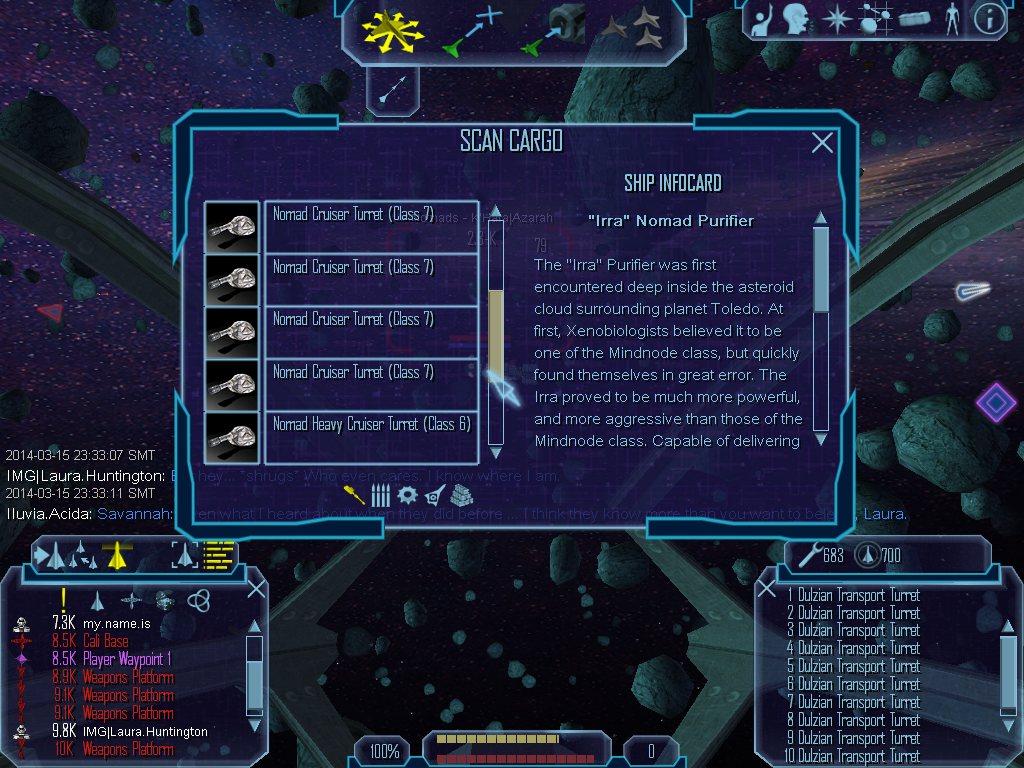
Task: Activate the dock maneuver icon
Action: click(554, 29)
